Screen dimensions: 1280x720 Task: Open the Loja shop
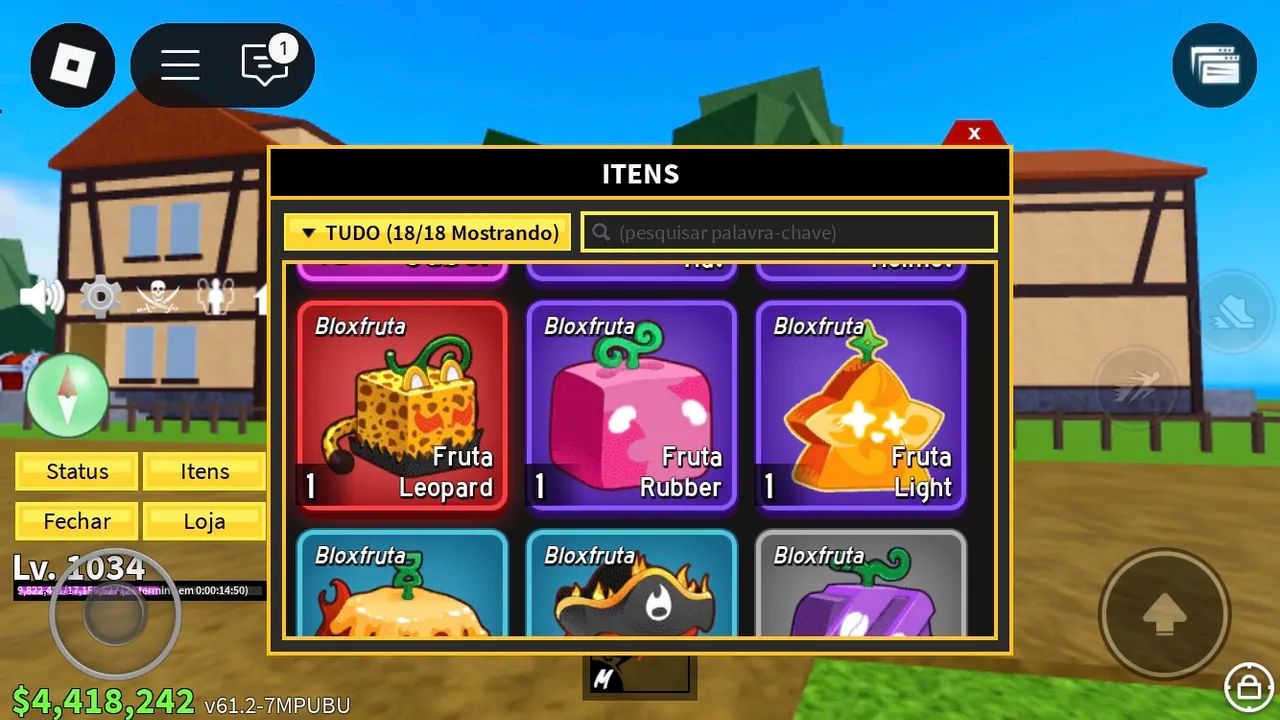tap(204, 521)
